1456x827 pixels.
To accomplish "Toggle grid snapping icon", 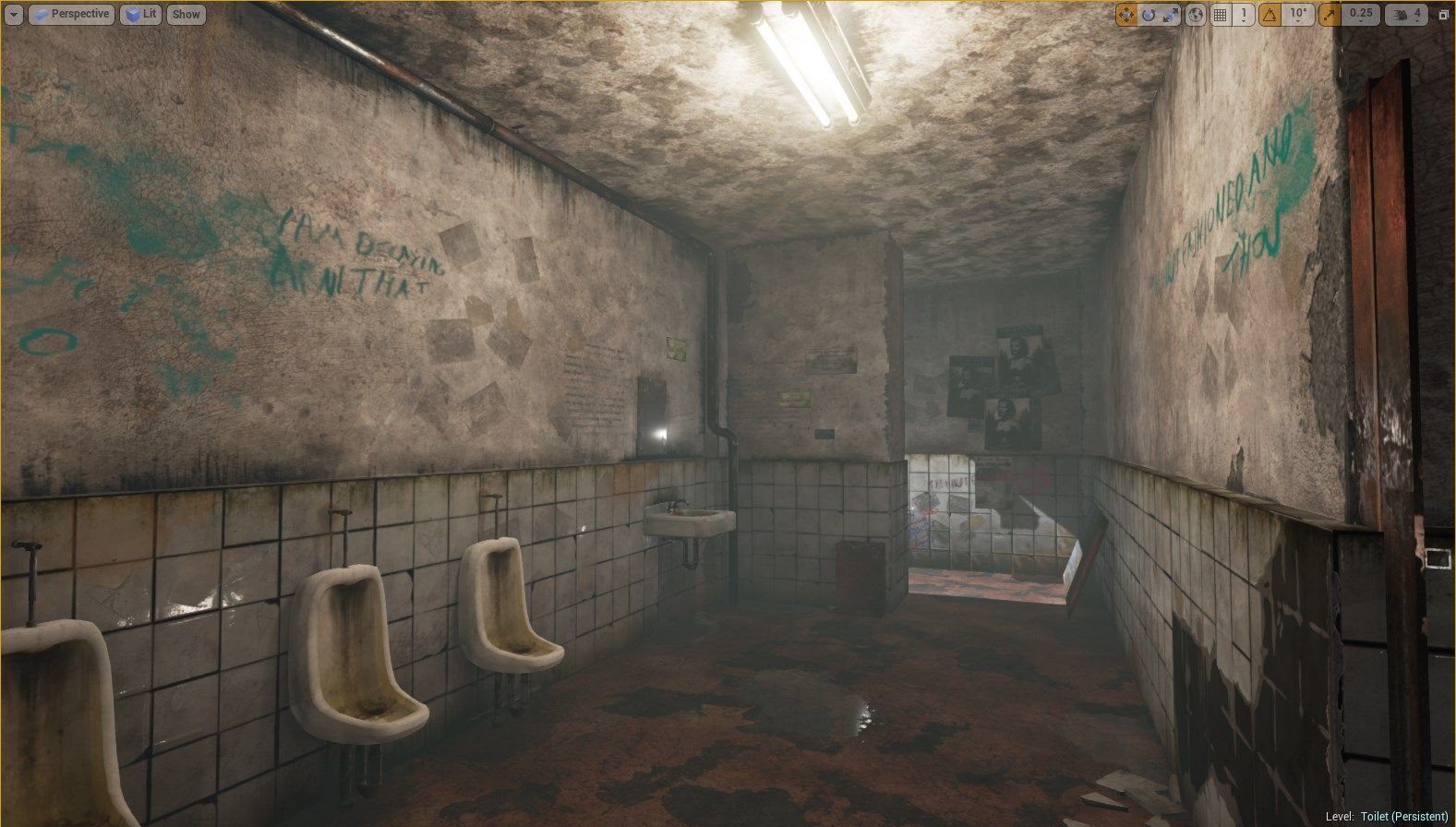I will click(x=1221, y=15).
